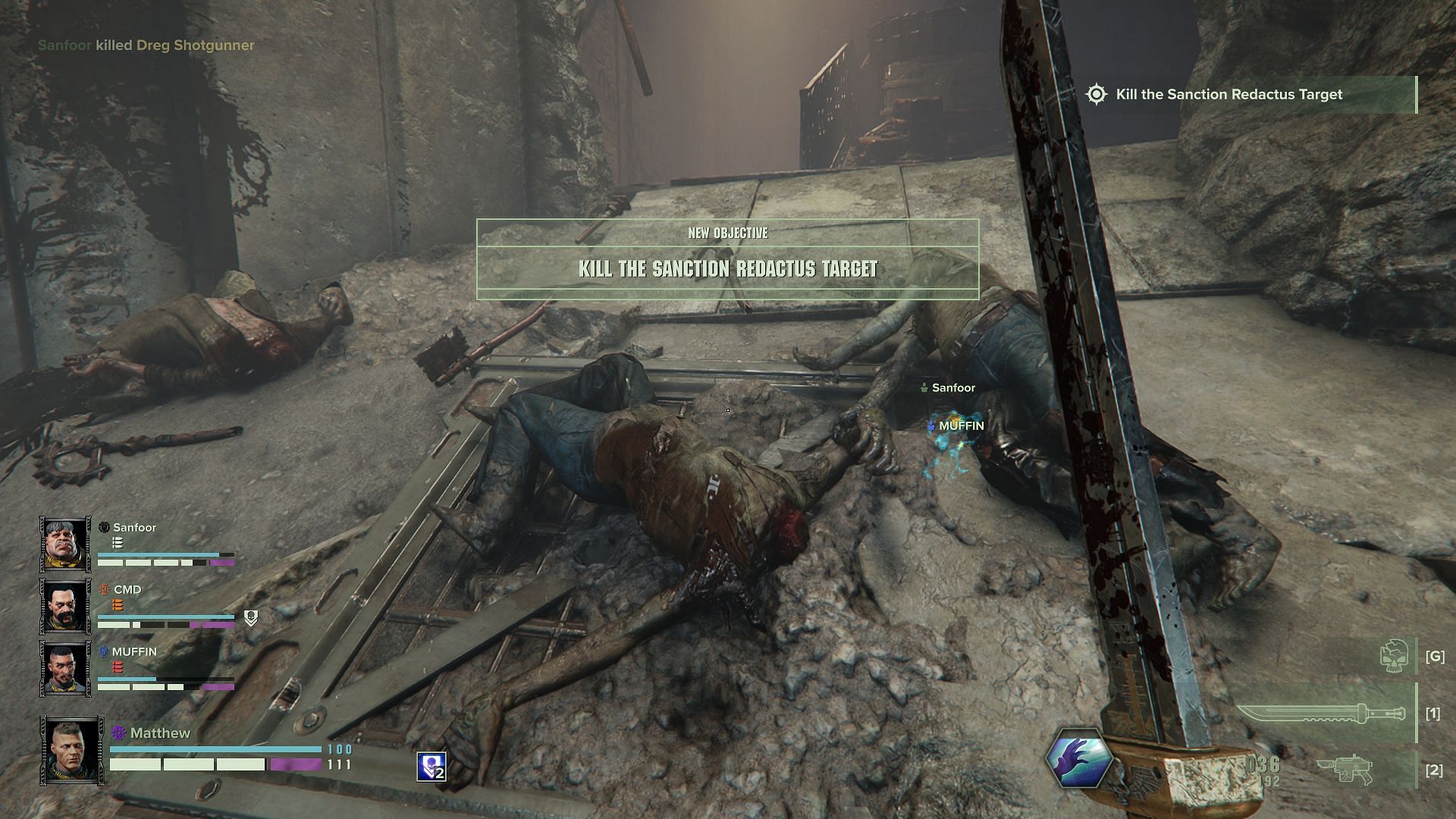The width and height of the screenshot is (1456, 819).
Task: Select MUFFIN's teammate portrait
Action: (x=65, y=668)
